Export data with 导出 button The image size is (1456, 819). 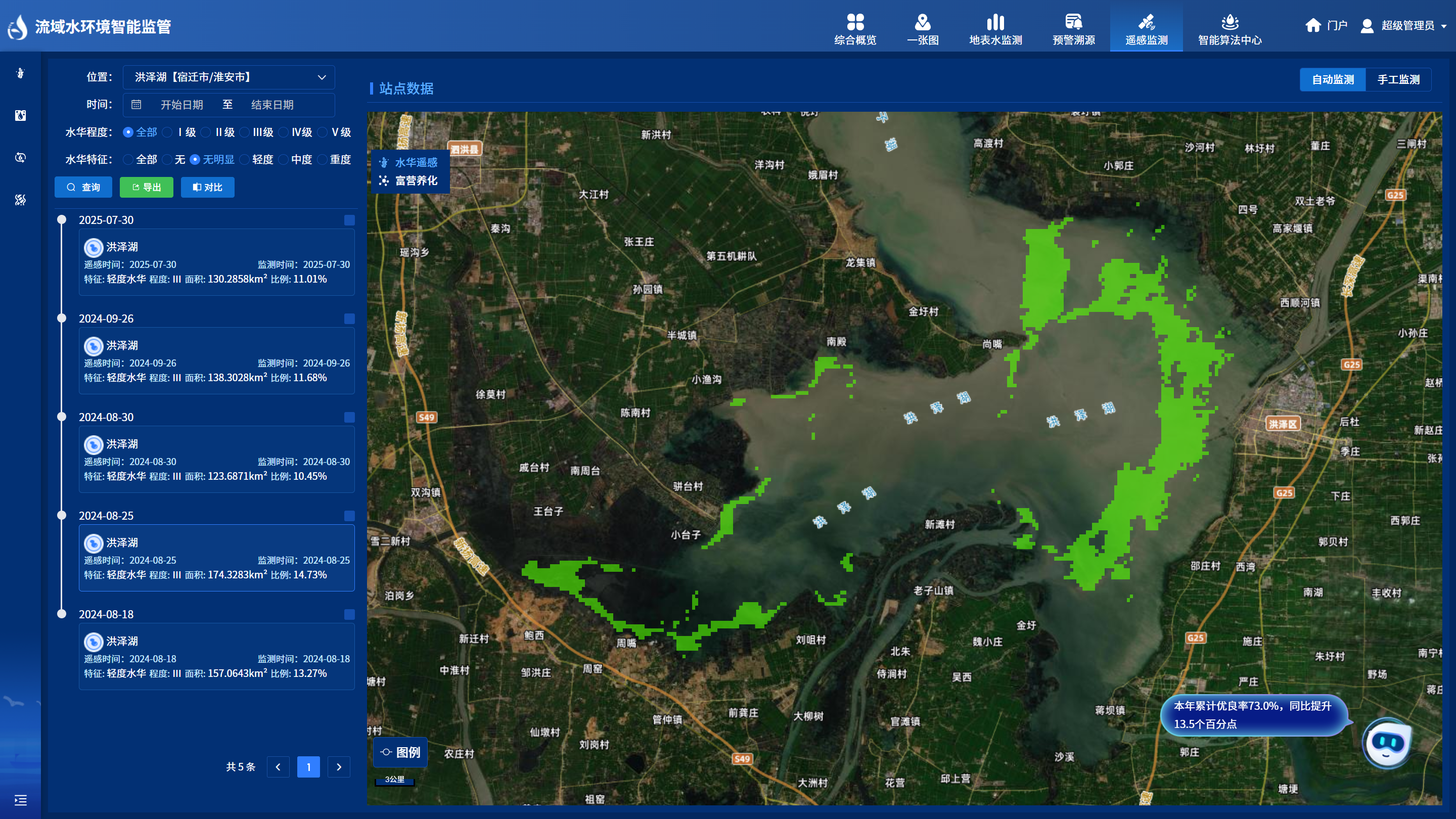[x=147, y=187]
